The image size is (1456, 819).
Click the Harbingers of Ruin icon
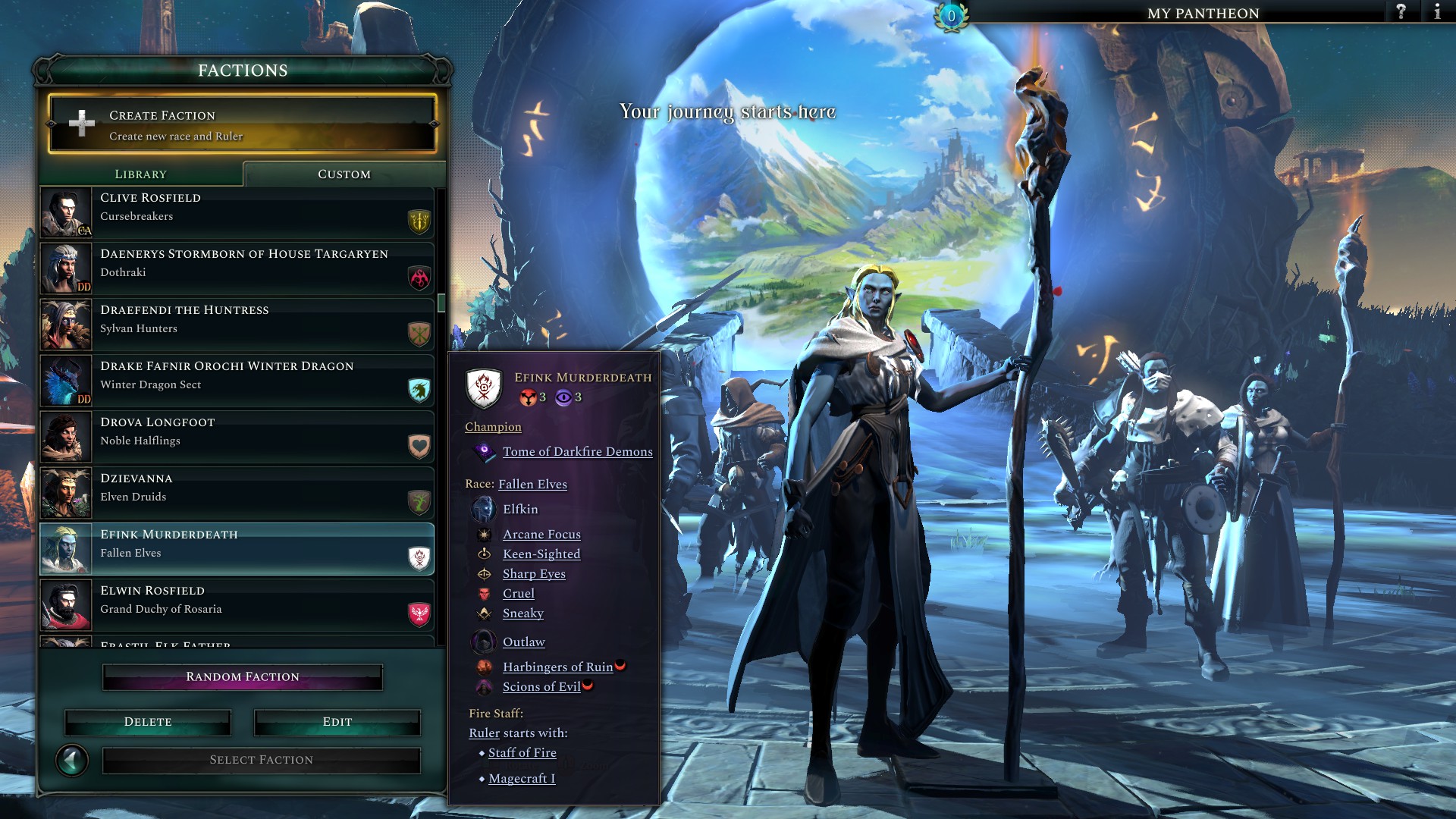pyautogui.click(x=483, y=667)
